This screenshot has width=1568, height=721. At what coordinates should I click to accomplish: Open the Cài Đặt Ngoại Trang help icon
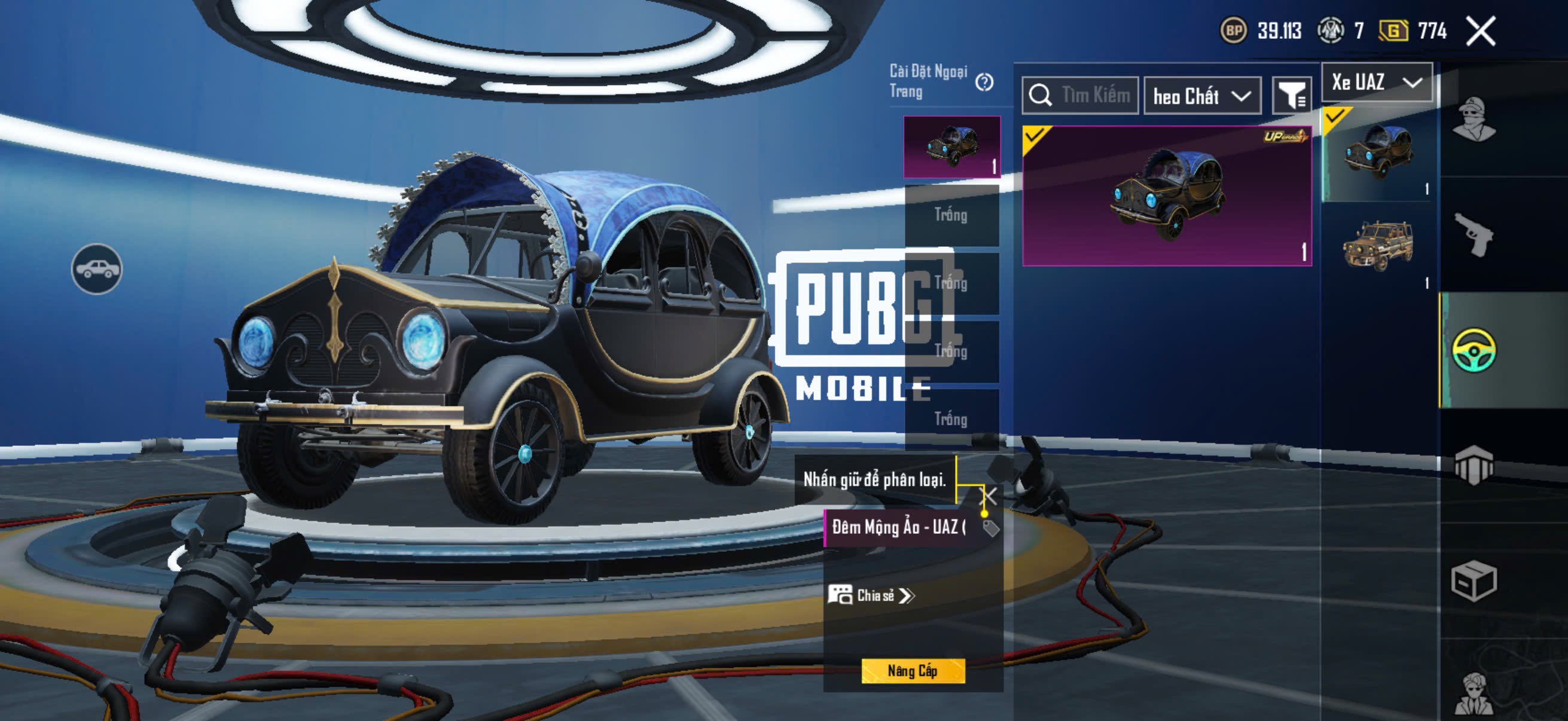click(984, 82)
